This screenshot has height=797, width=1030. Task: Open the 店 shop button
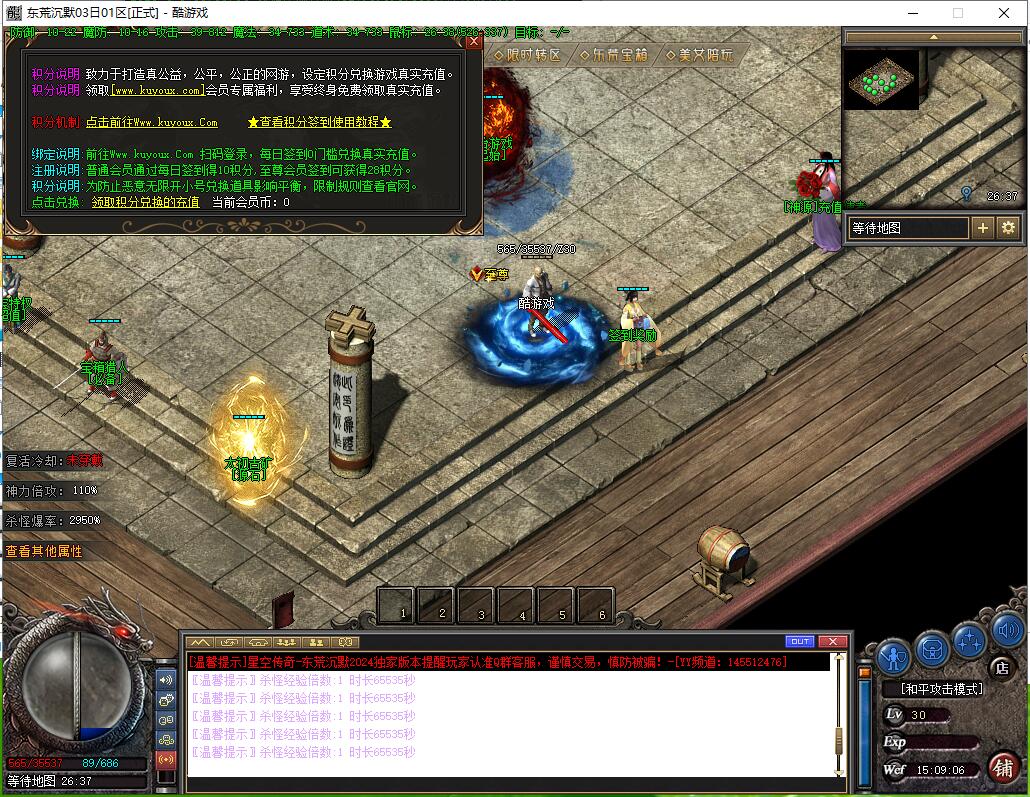tap(1000, 667)
